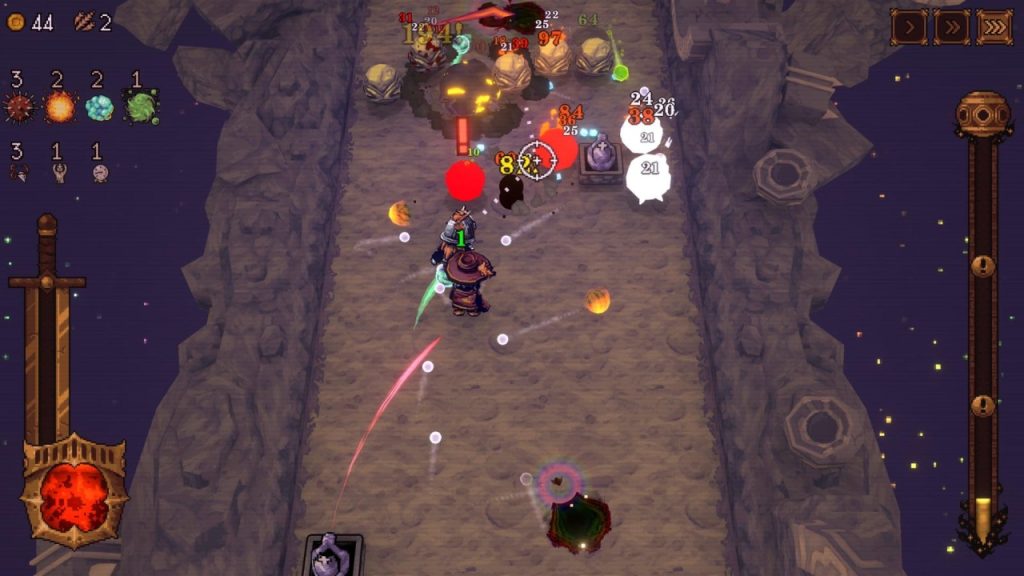Click the green poison swirl icon
The height and width of the screenshot is (576, 1024).
click(x=140, y=106)
